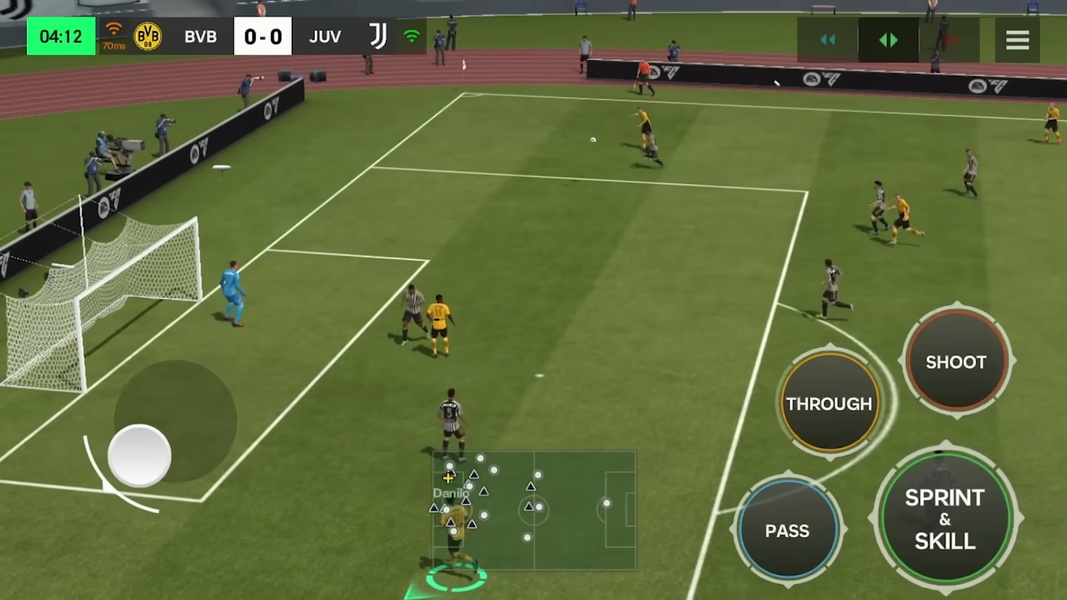The height and width of the screenshot is (600, 1067).
Task: Play a THROUGH ball
Action: click(829, 404)
